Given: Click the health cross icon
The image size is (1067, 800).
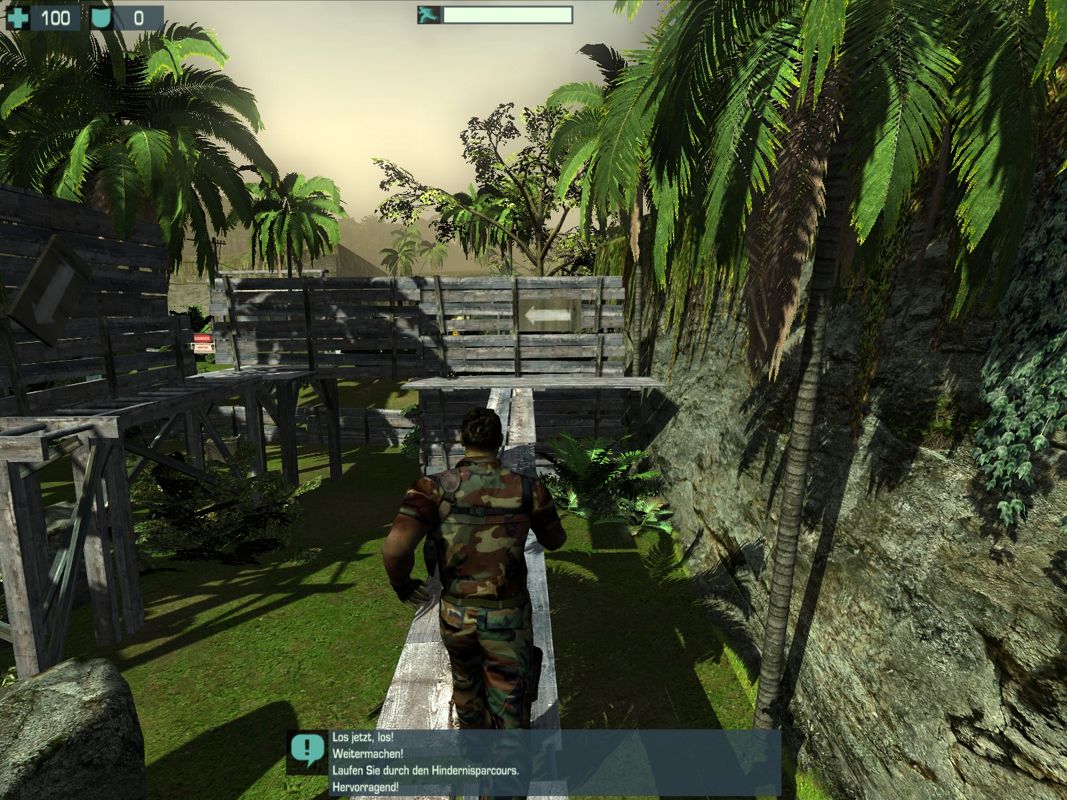Looking at the screenshot, I should [x=19, y=17].
